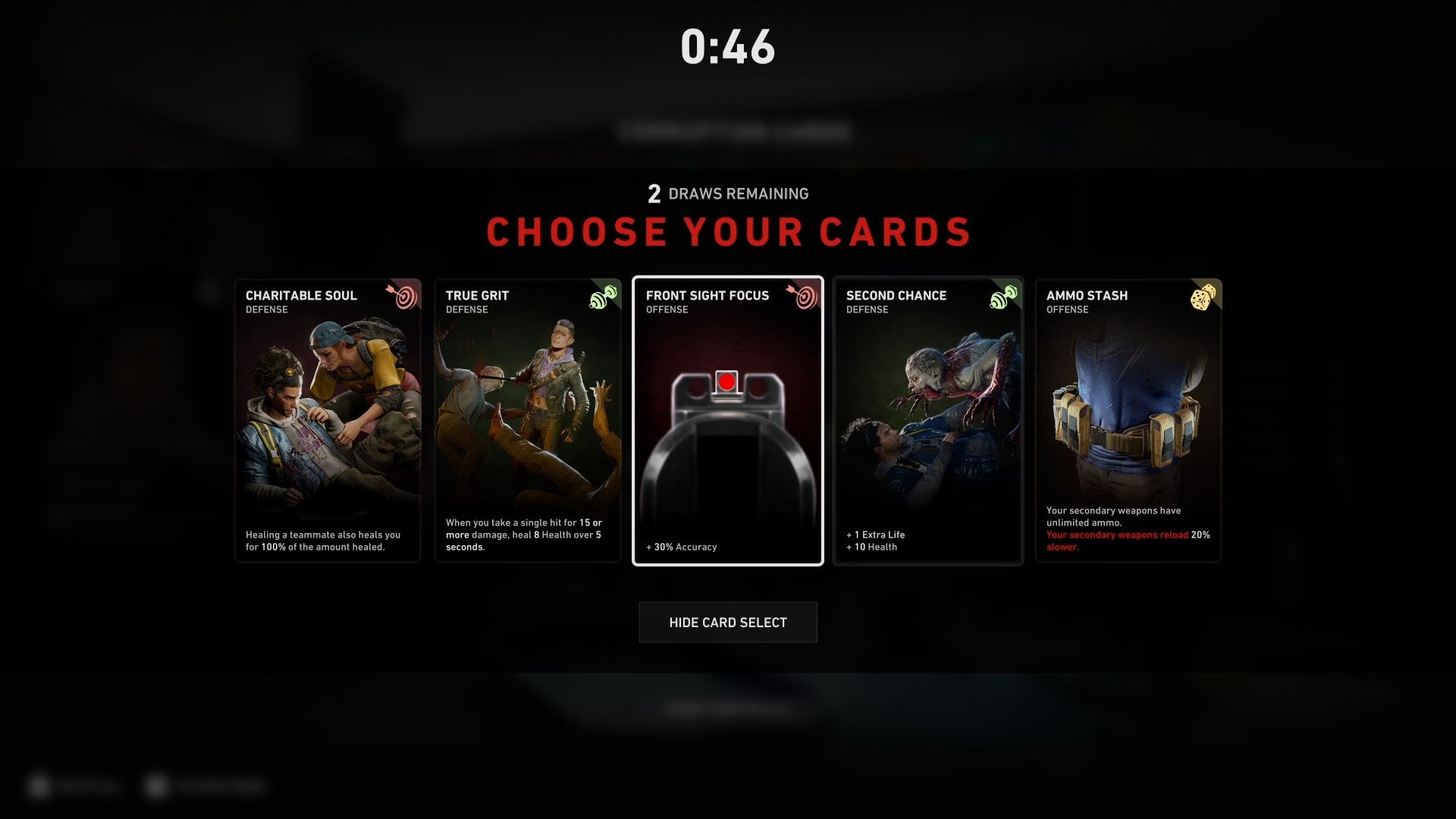Click the healing artwork on Charitable Soul card
Image resolution: width=1456 pixels, height=819 pixels.
click(328, 417)
